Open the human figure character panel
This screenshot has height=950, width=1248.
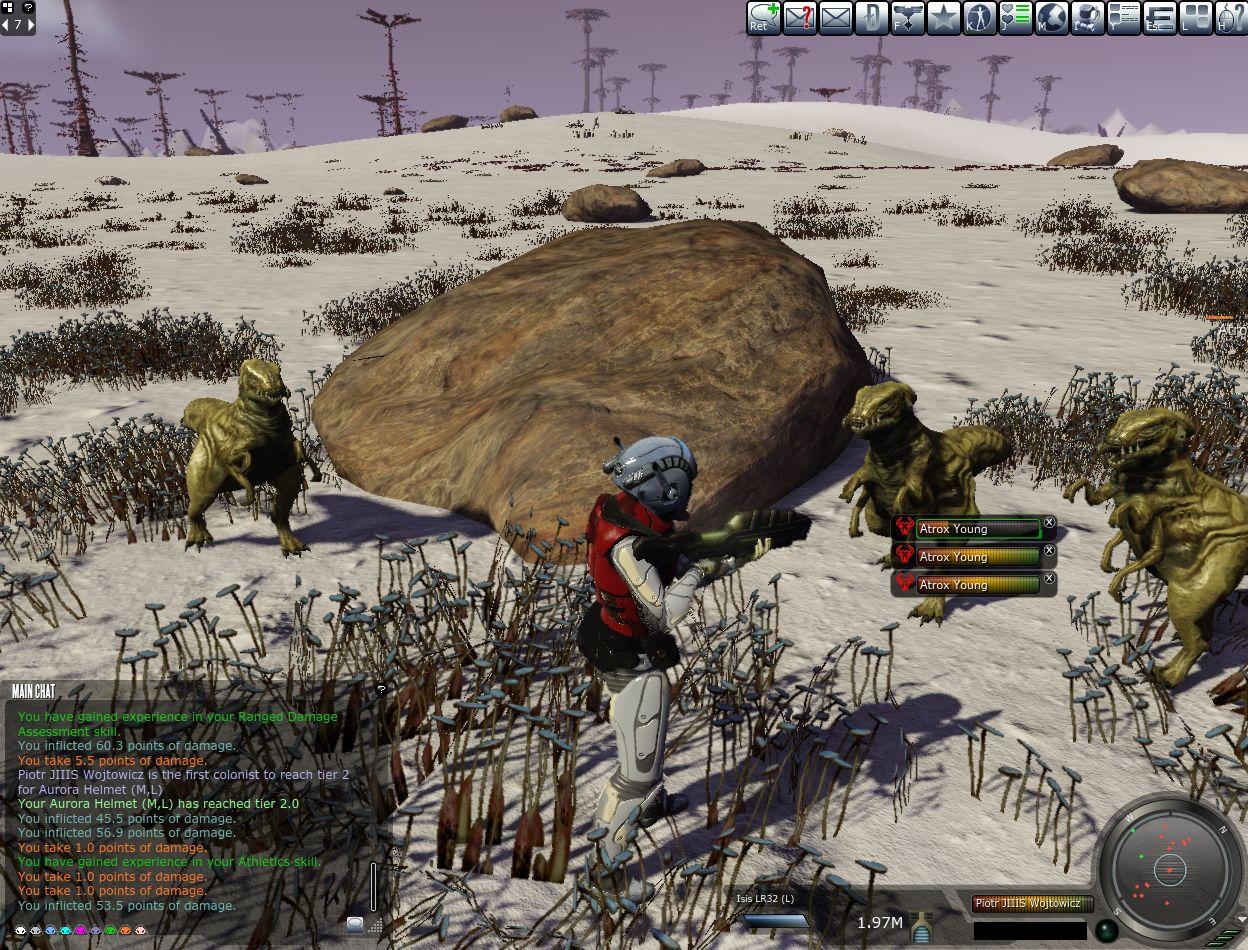[979, 17]
